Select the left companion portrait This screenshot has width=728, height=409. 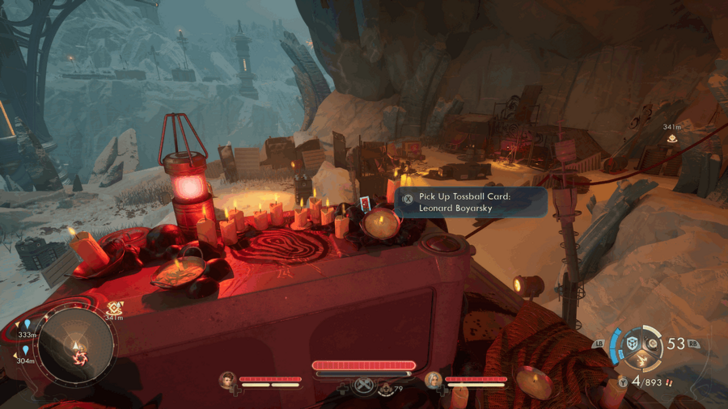pos(228,379)
